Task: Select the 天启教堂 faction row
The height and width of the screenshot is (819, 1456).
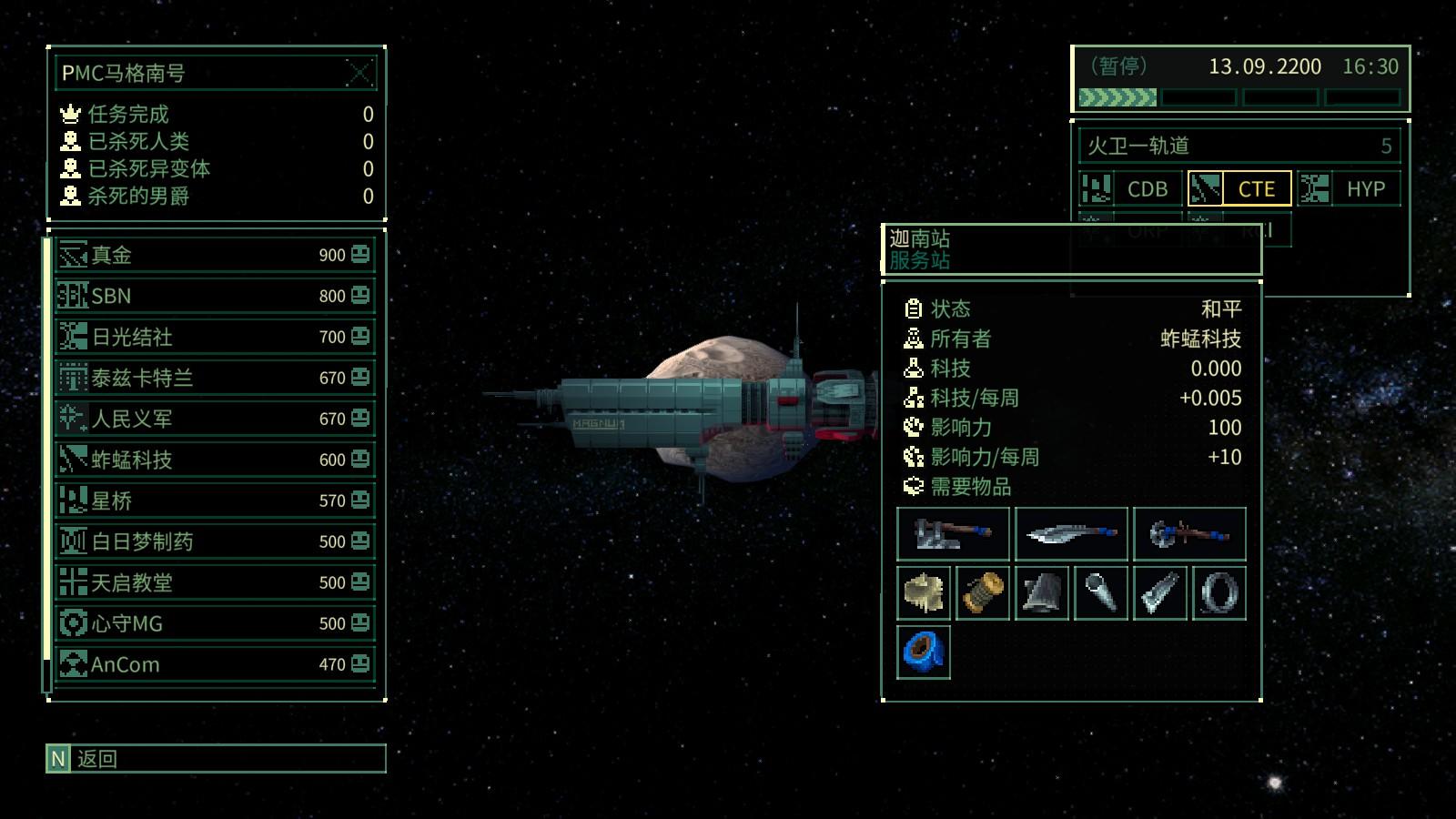Action: 215,582
